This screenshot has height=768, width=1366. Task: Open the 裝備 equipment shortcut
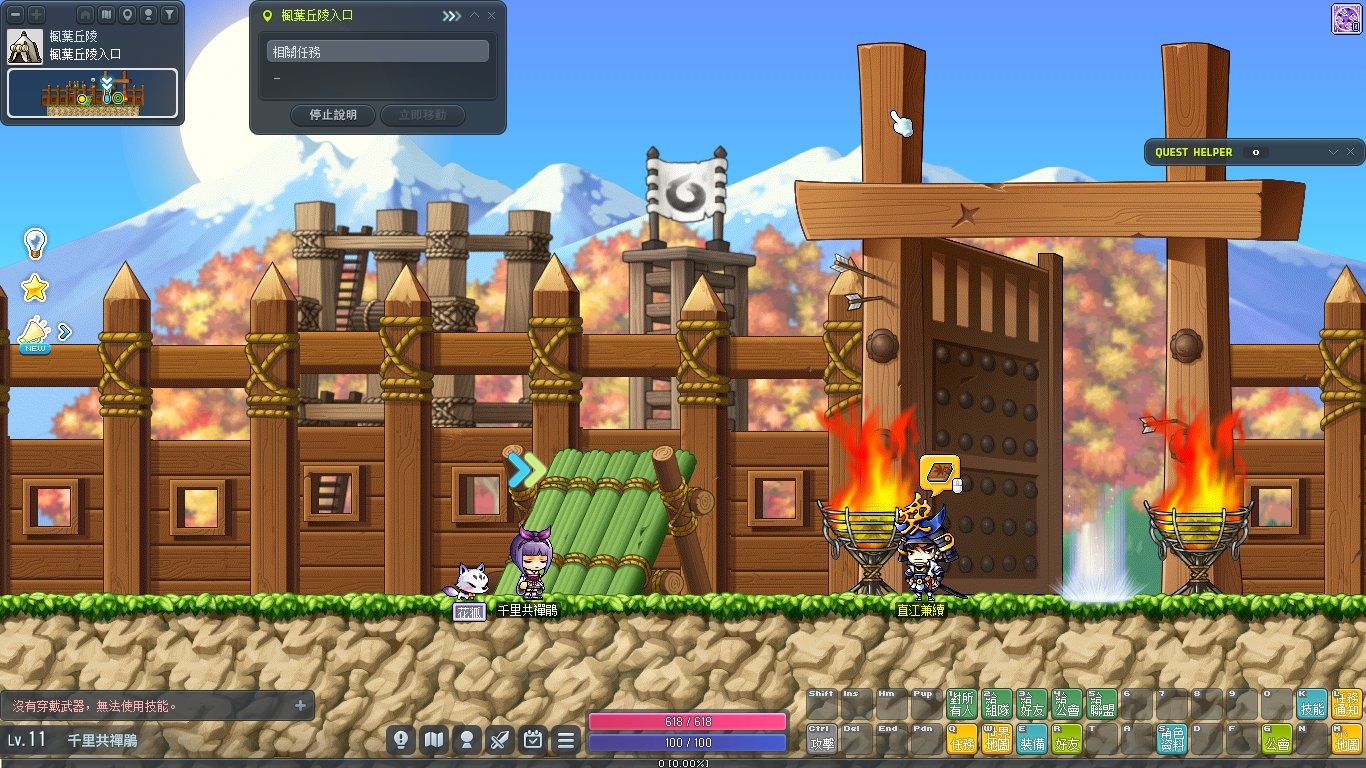tap(1031, 739)
